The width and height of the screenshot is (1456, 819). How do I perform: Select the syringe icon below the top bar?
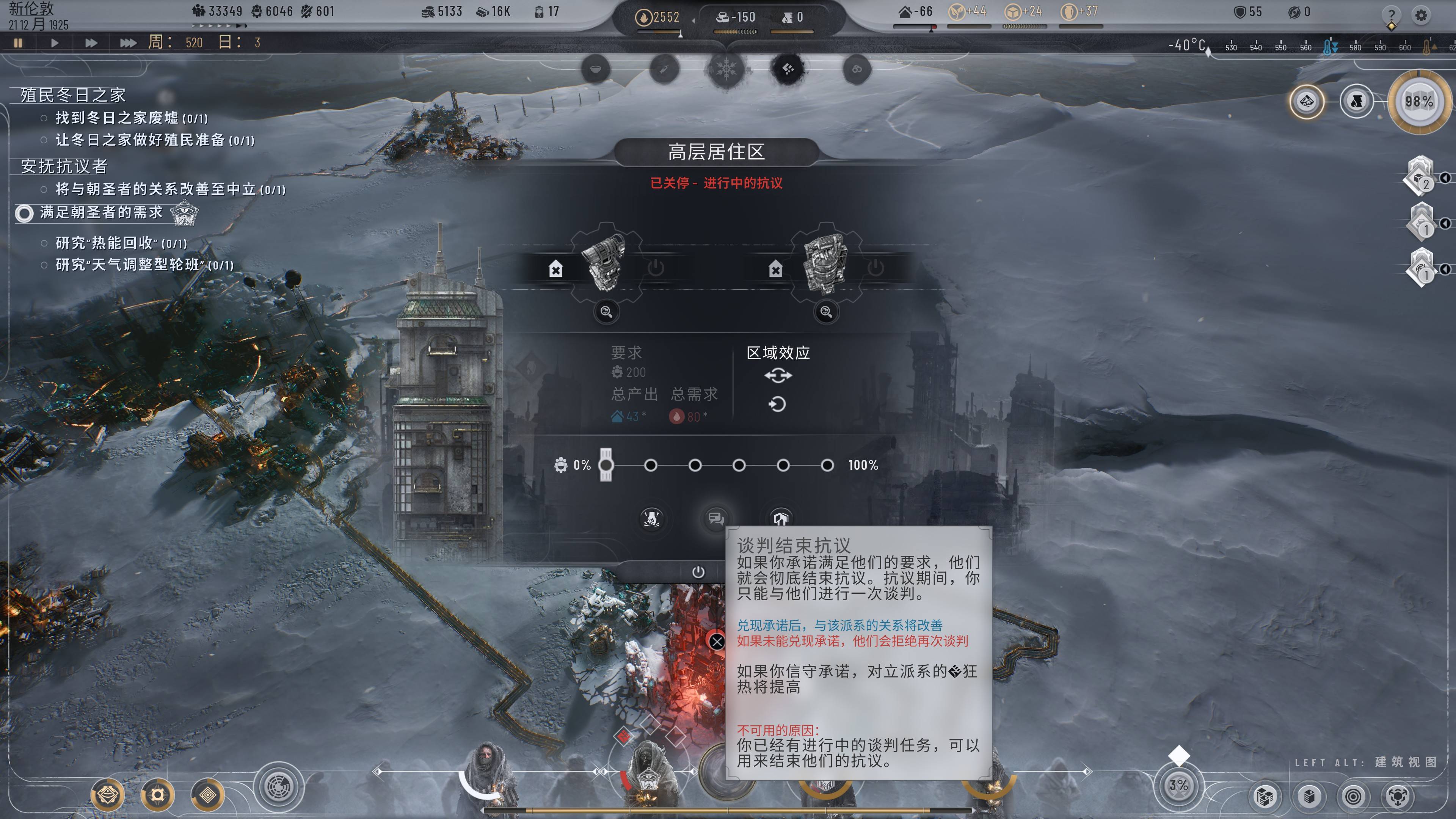click(664, 69)
